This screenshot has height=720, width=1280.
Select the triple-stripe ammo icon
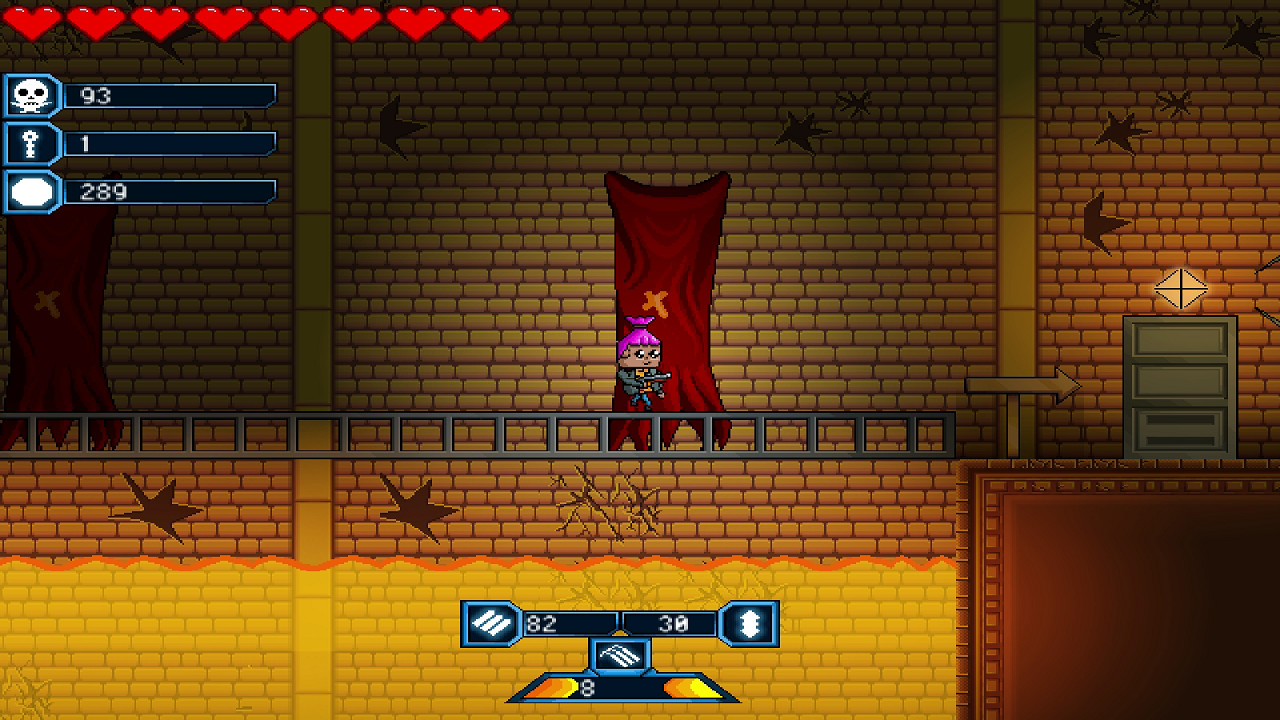(490, 624)
